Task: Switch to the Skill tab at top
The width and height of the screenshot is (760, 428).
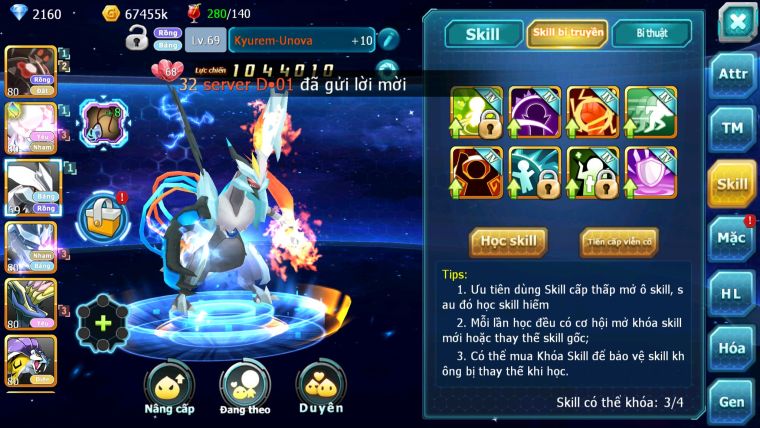Action: (x=481, y=34)
